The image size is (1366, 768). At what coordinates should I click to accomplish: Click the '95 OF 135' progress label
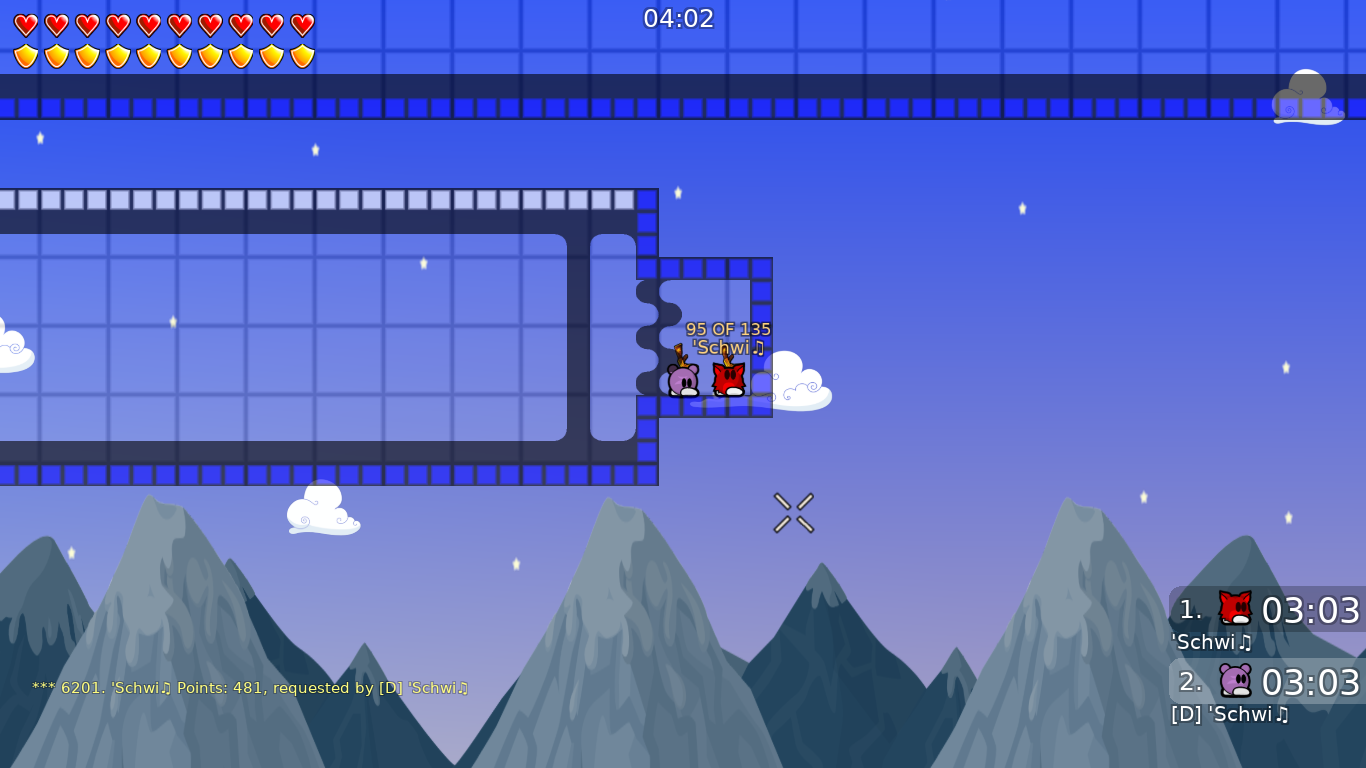click(x=727, y=328)
